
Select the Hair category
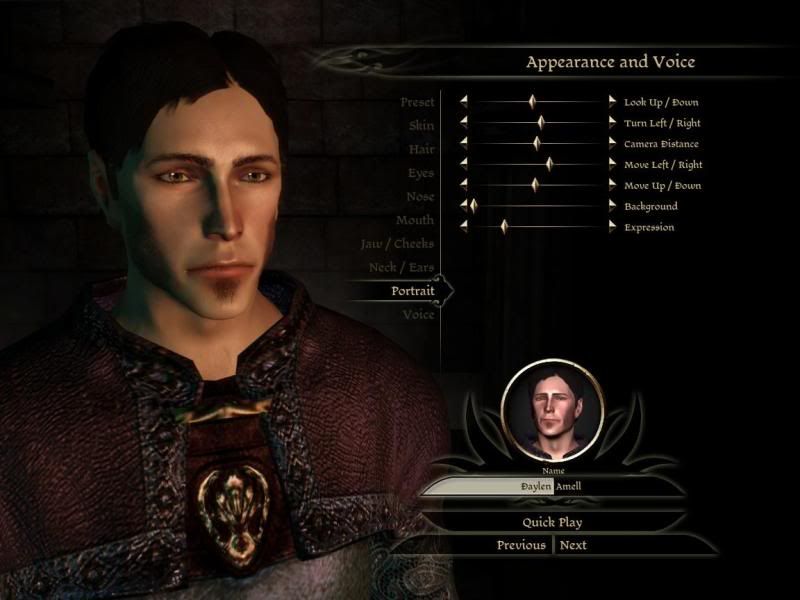click(x=421, y=149)
